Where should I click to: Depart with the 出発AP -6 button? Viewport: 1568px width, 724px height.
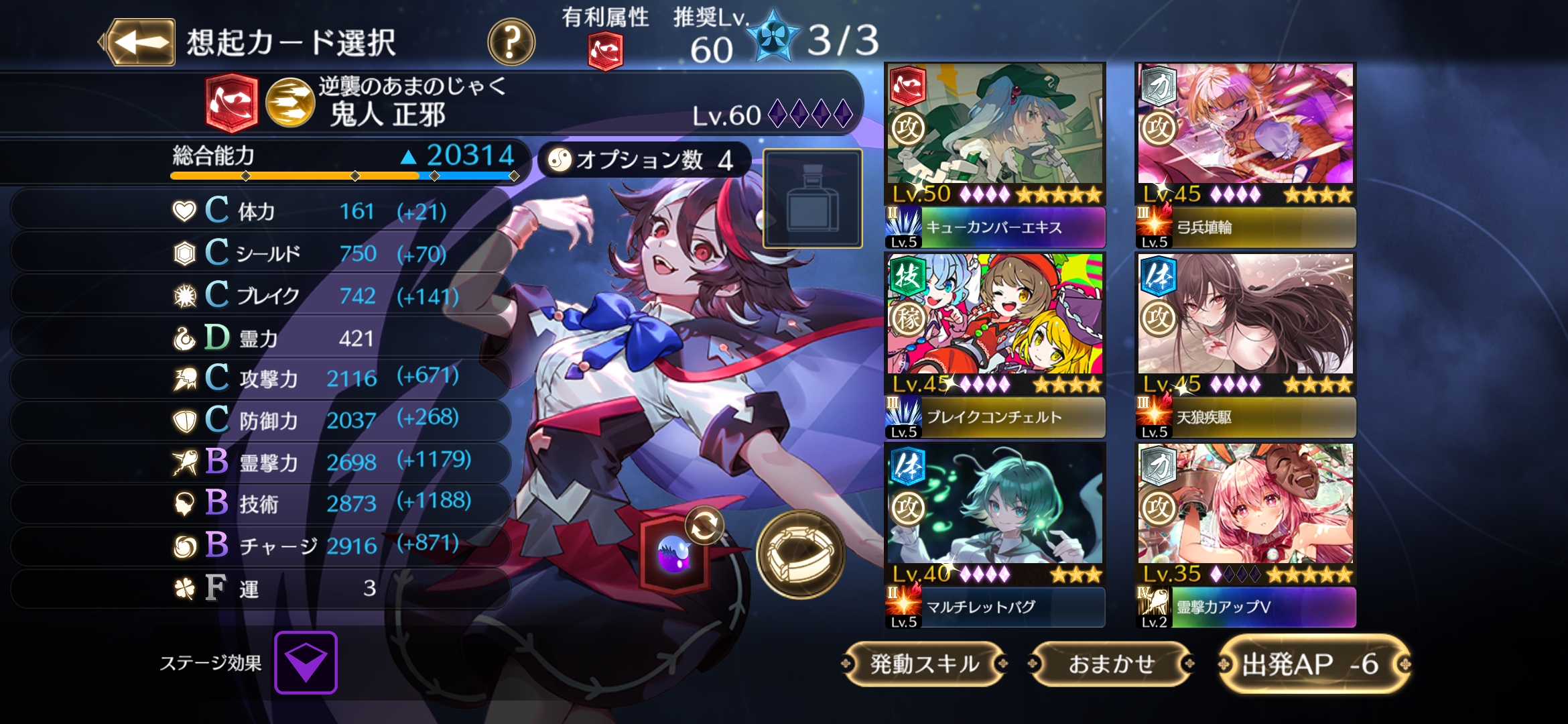[x=1313, y=664]
